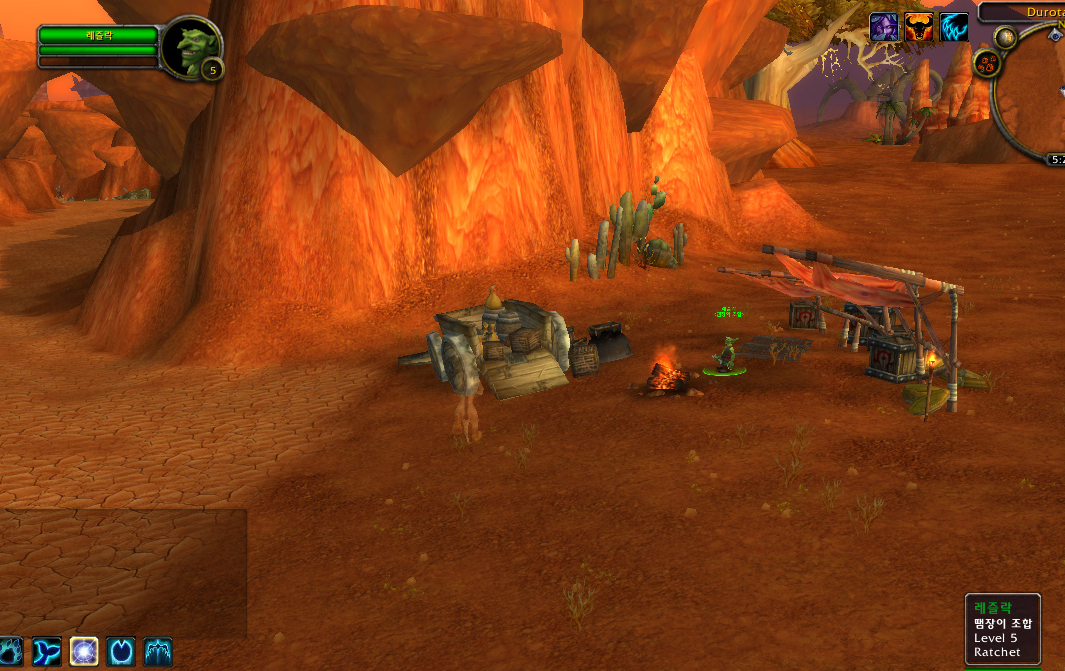Use the dark notched circle ability
This screenshot has width=1065, height=671.
click(121, 651)
